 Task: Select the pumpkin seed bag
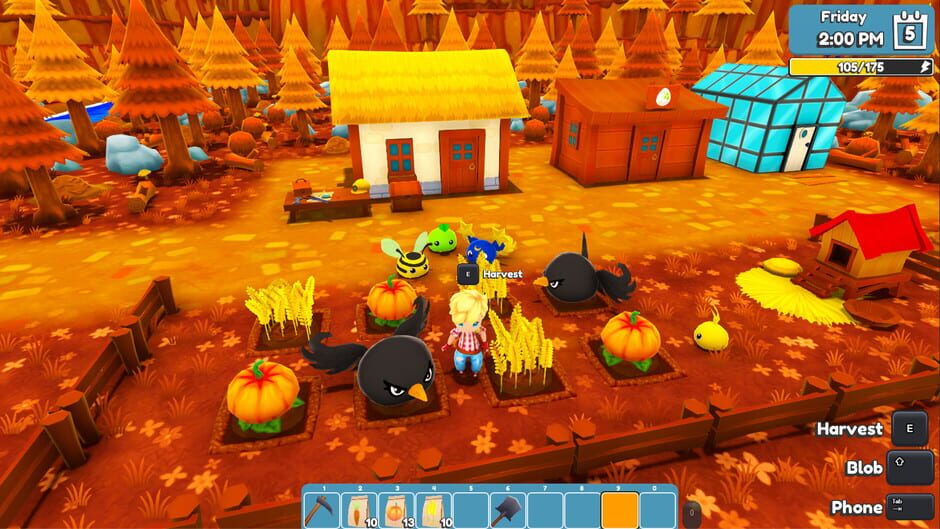pos(397,510)
